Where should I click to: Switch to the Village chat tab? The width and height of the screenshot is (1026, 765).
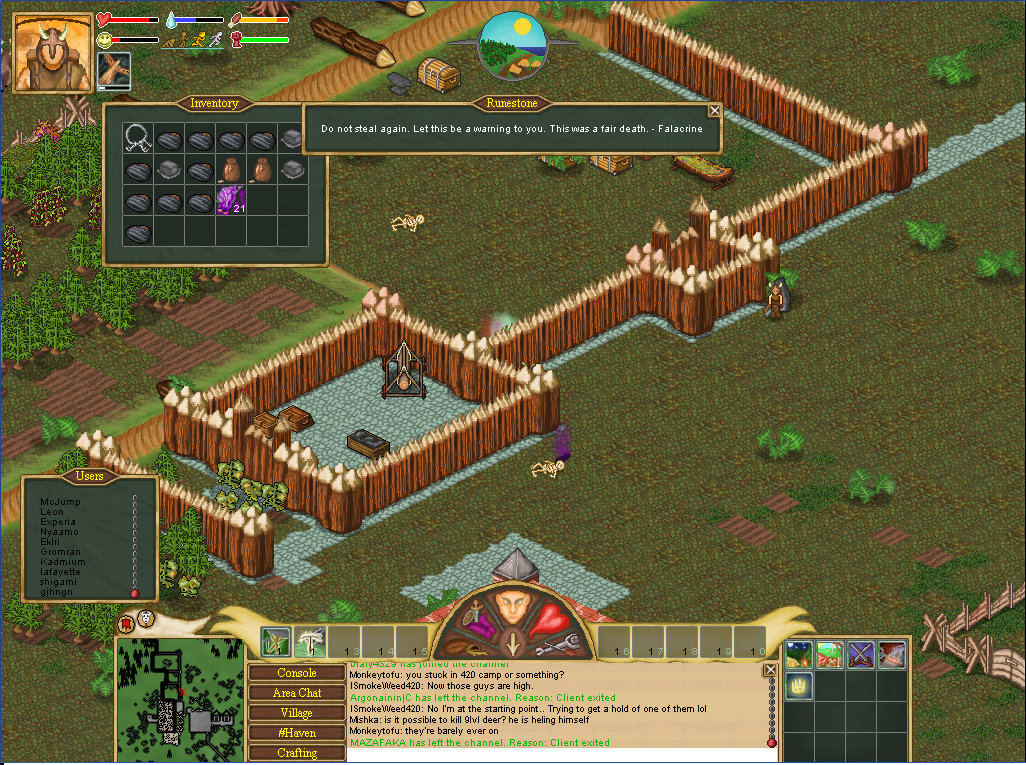(x=296, y=713)
